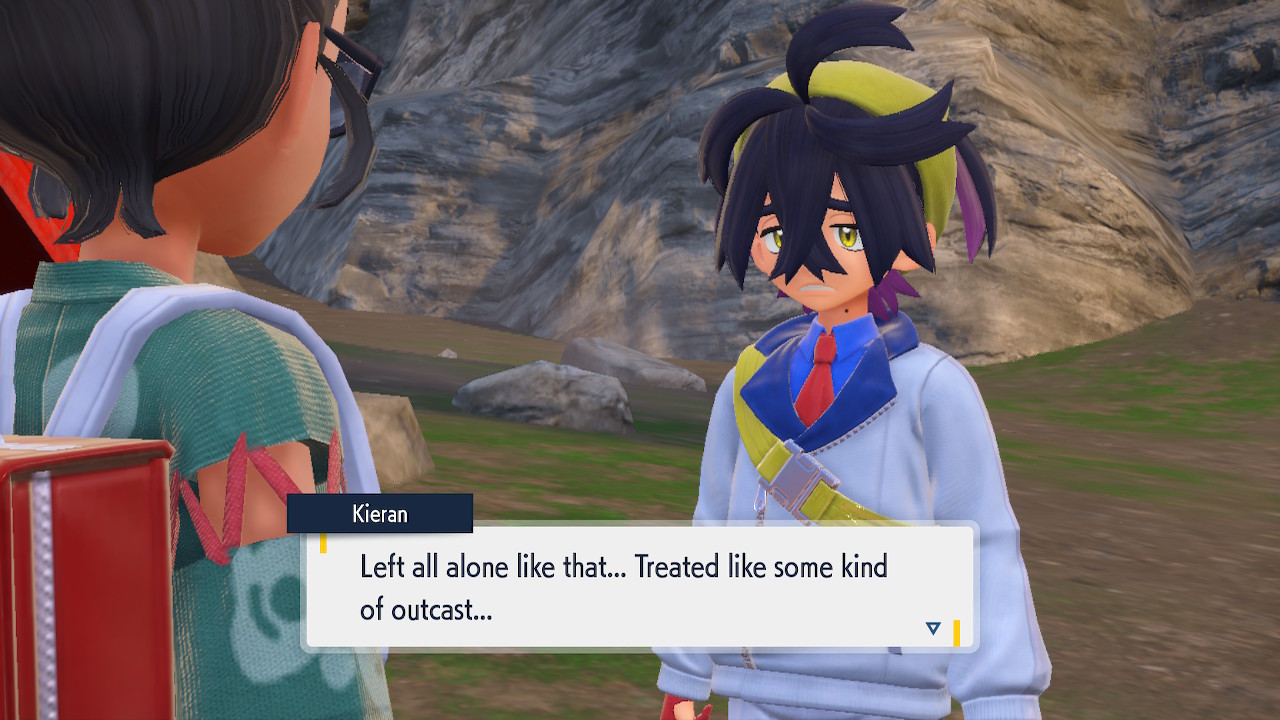Image resolution: width=1280 pixels, height=720 pixels.
Task: Advance dialogue with the down arrow indicator
Action: pyautogui.click(x=933, y=628)
